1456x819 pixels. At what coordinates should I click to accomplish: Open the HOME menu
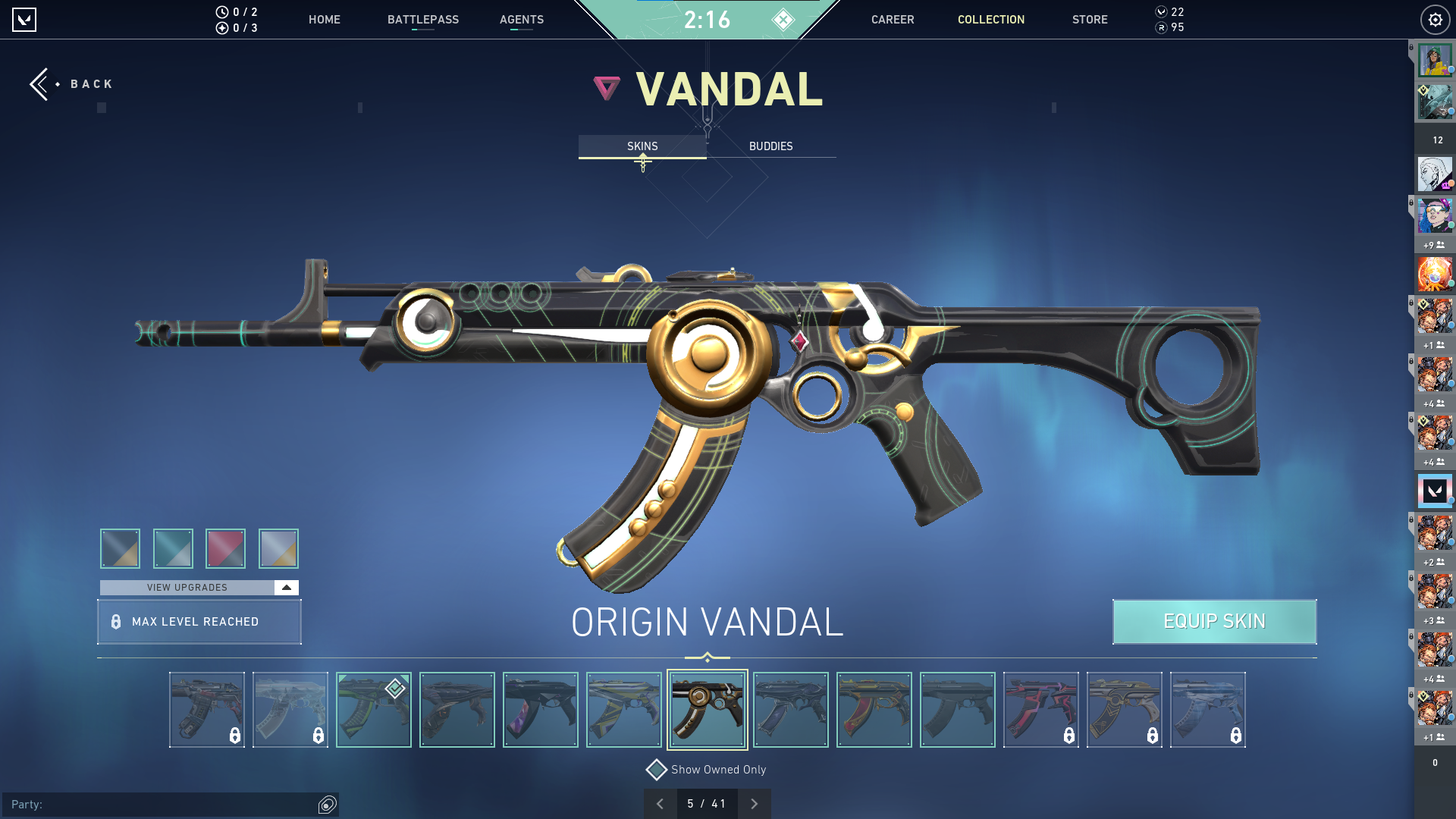[x=324, y=20]
